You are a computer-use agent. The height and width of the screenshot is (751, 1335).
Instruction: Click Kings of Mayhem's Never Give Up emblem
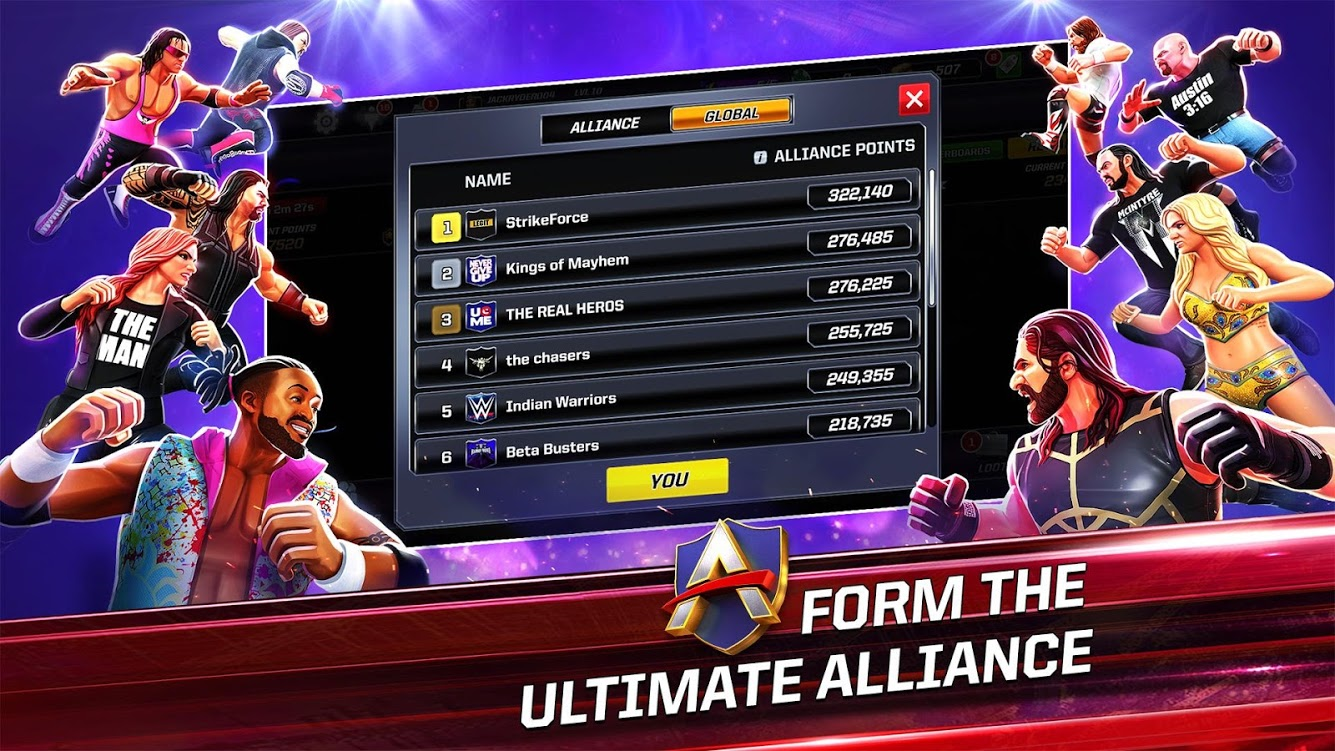tap(480, 271)
